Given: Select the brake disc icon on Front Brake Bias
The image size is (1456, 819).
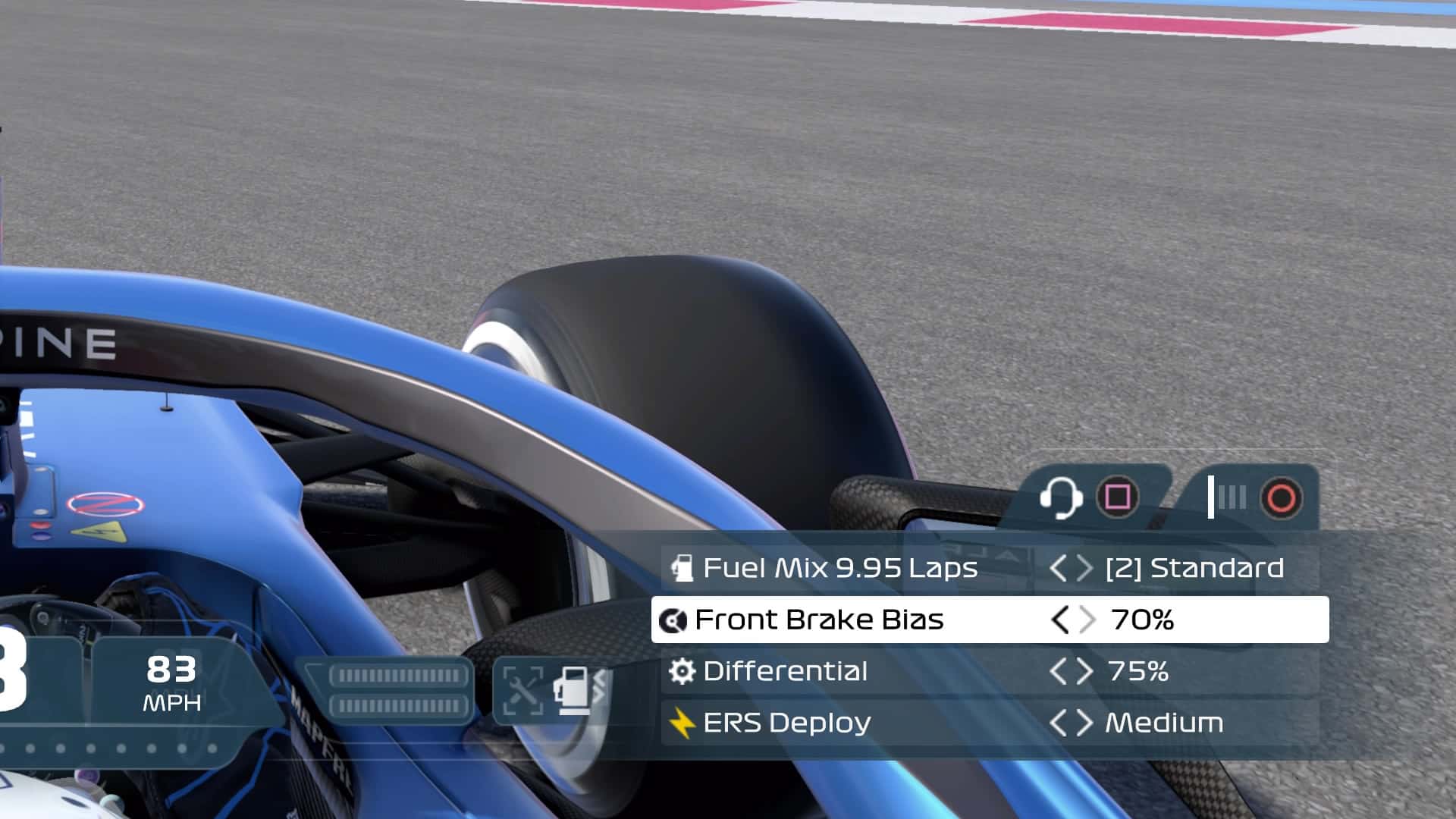Looking at the screenshot, I should coord(675,620).
